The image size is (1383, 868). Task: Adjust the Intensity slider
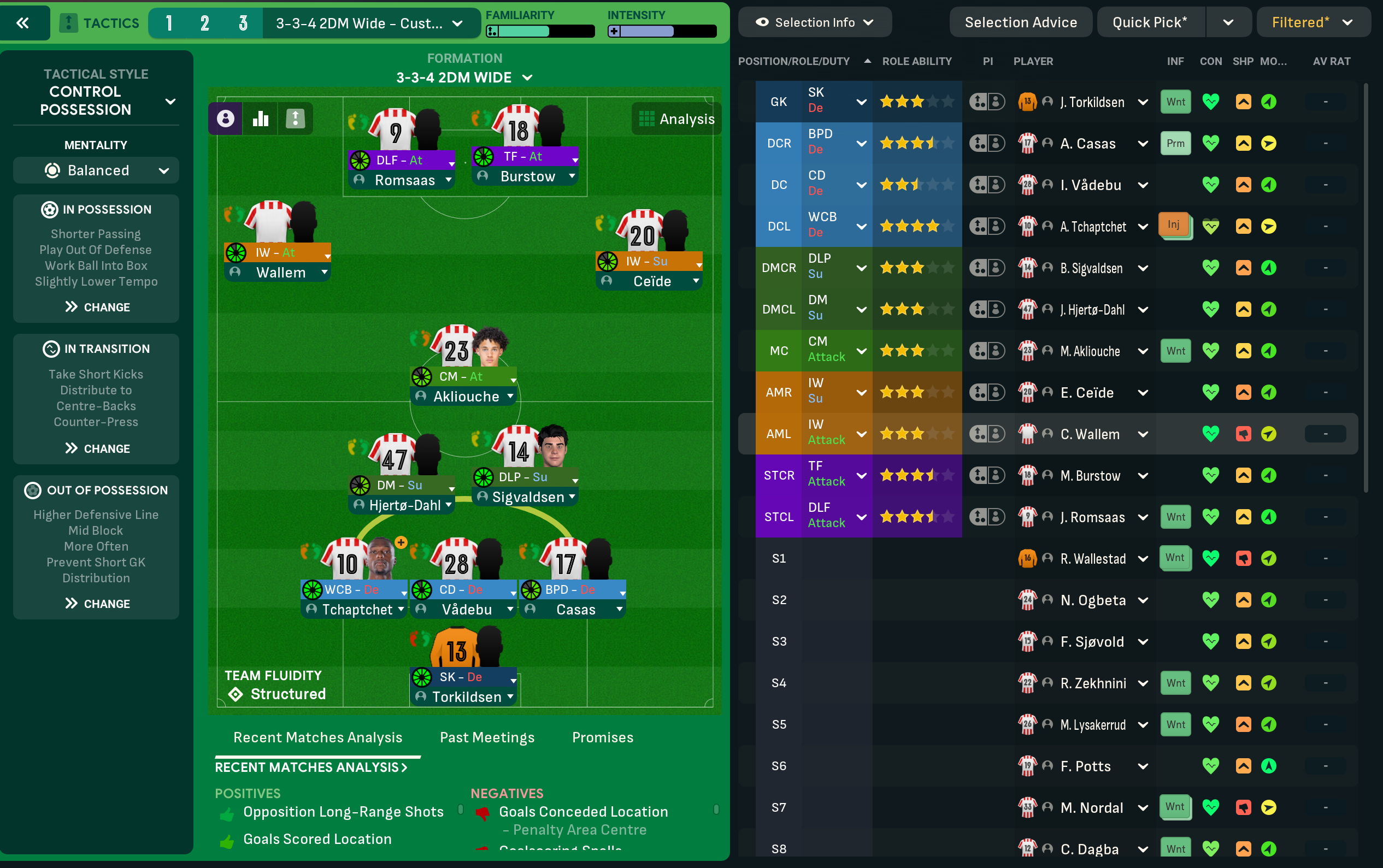point(660,31)
